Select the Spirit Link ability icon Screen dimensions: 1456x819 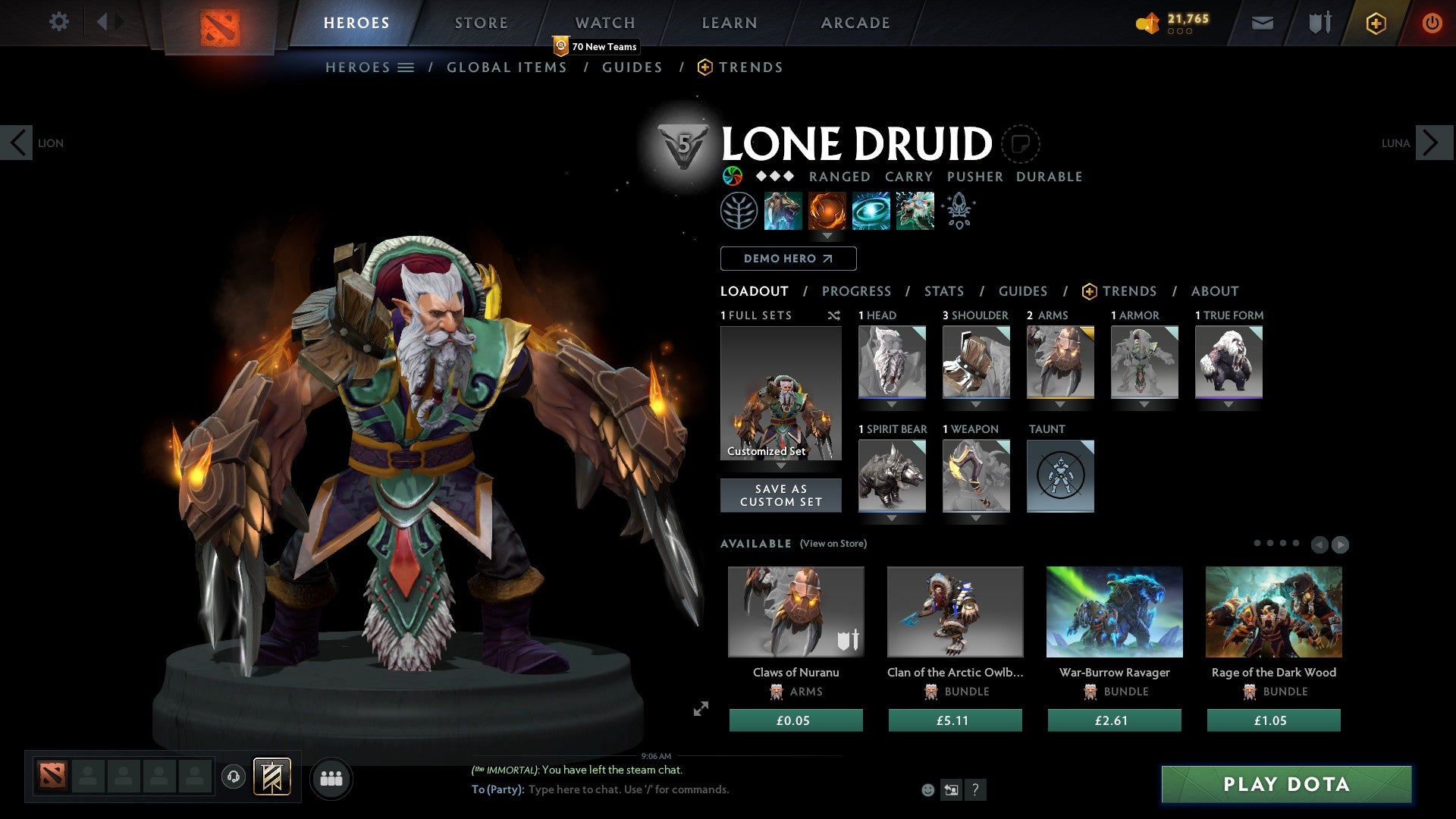(x=870, y=211)
